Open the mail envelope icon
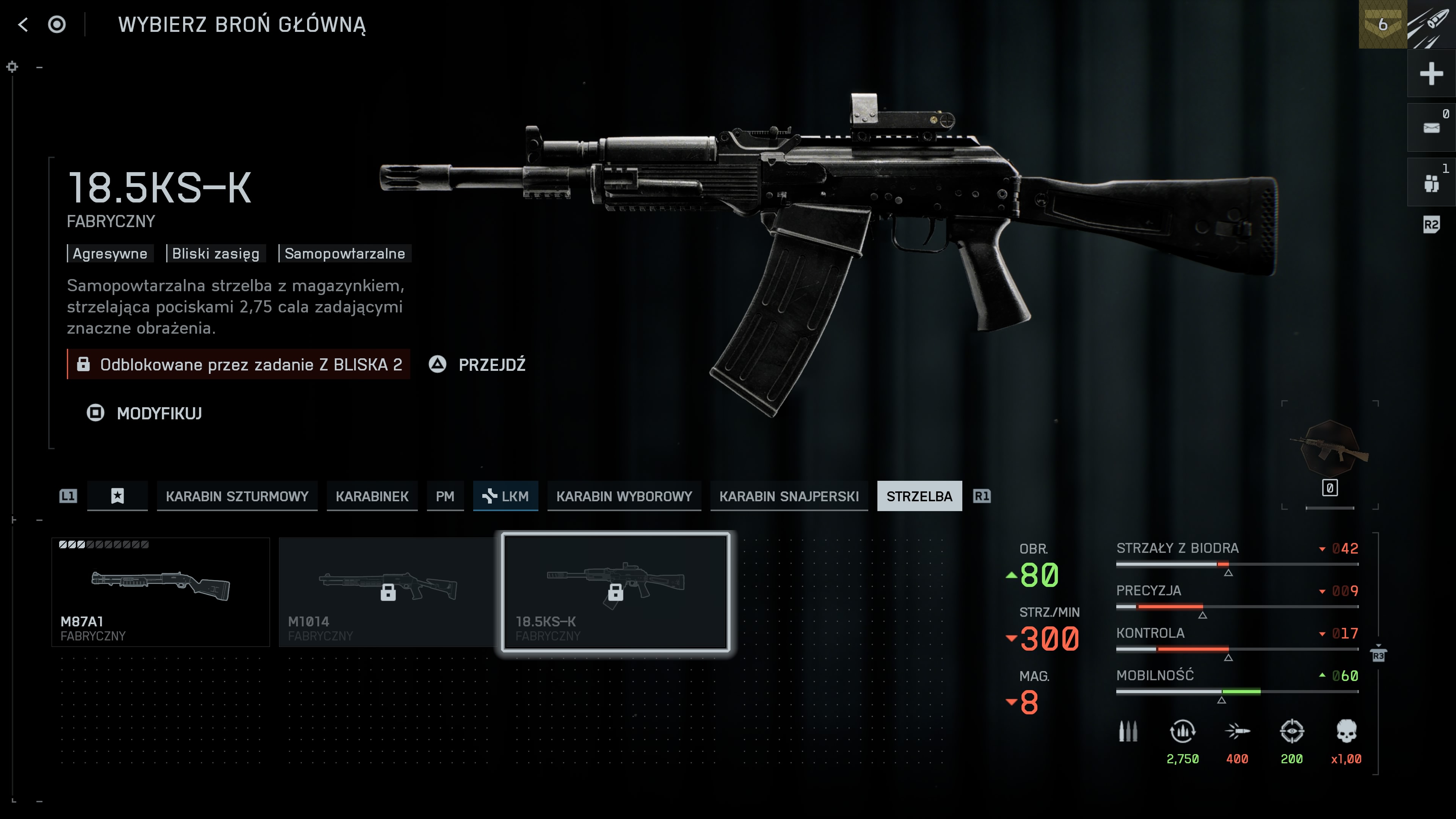1456x819 pixels. [1431, 128]
